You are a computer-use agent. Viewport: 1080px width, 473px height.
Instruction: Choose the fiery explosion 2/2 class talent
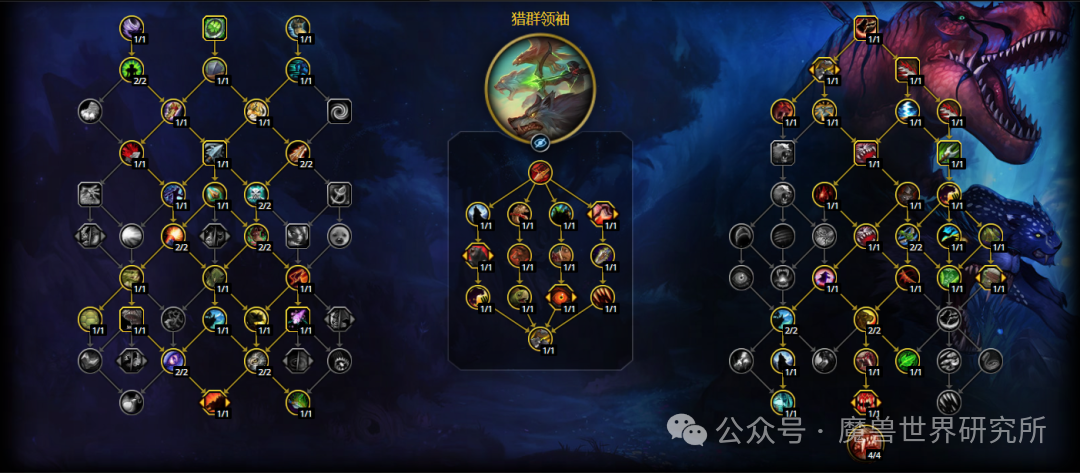click(173, 236)
